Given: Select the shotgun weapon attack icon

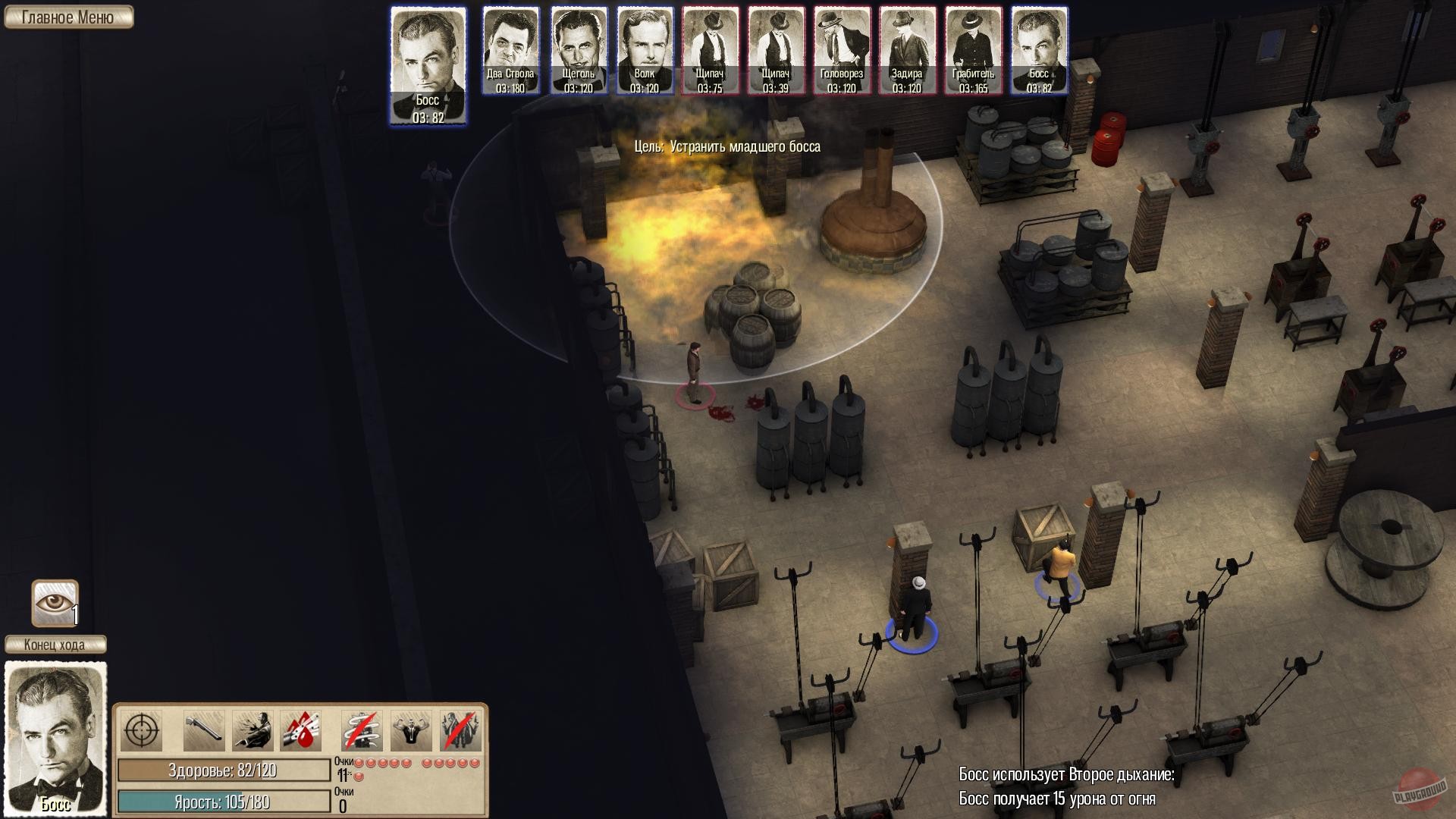Looking at the screenshot, I should 204,731.
